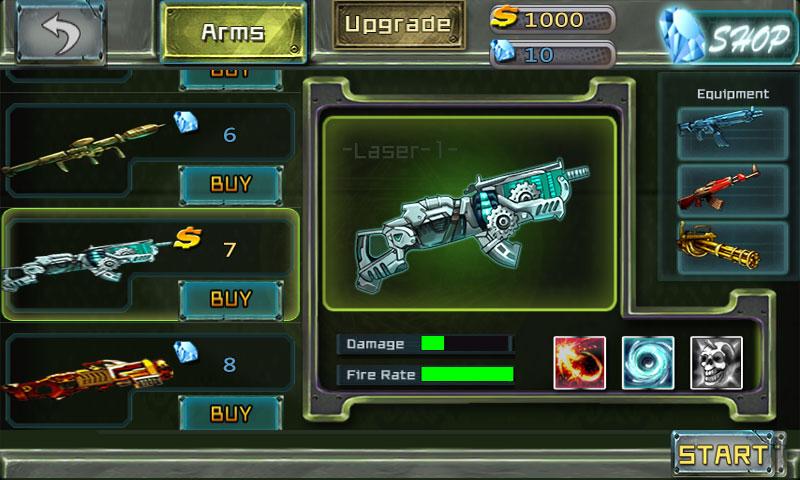
Task: Choose the golden minigun equipment slot
Action: click(x=718, y=247)
